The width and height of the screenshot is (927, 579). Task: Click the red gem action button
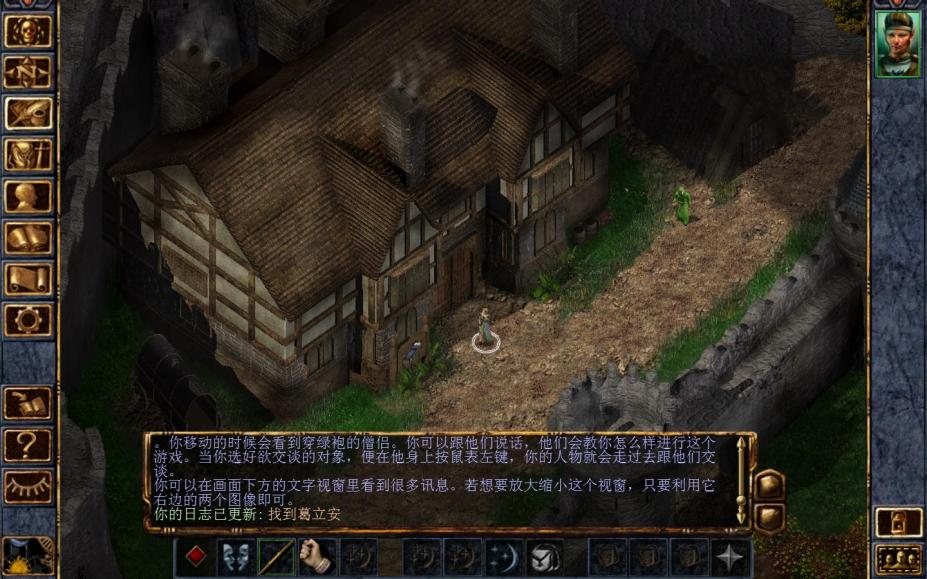coord(196,557)
